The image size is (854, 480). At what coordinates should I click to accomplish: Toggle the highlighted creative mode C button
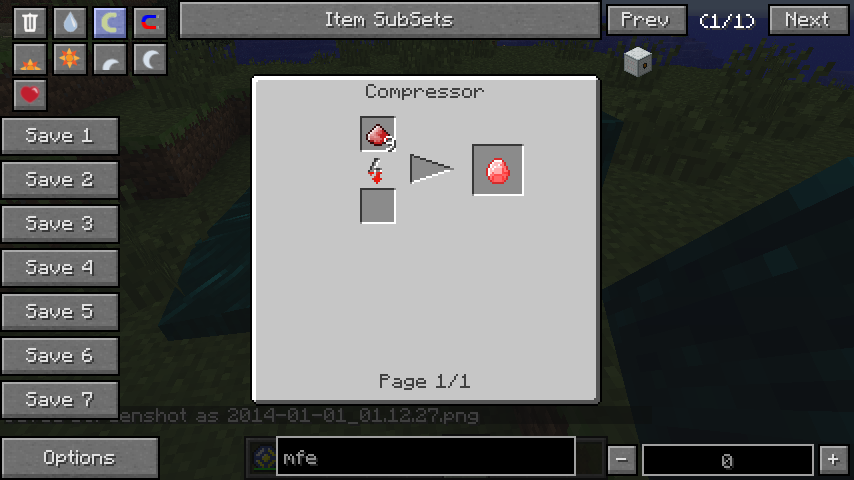coord(110,22)
